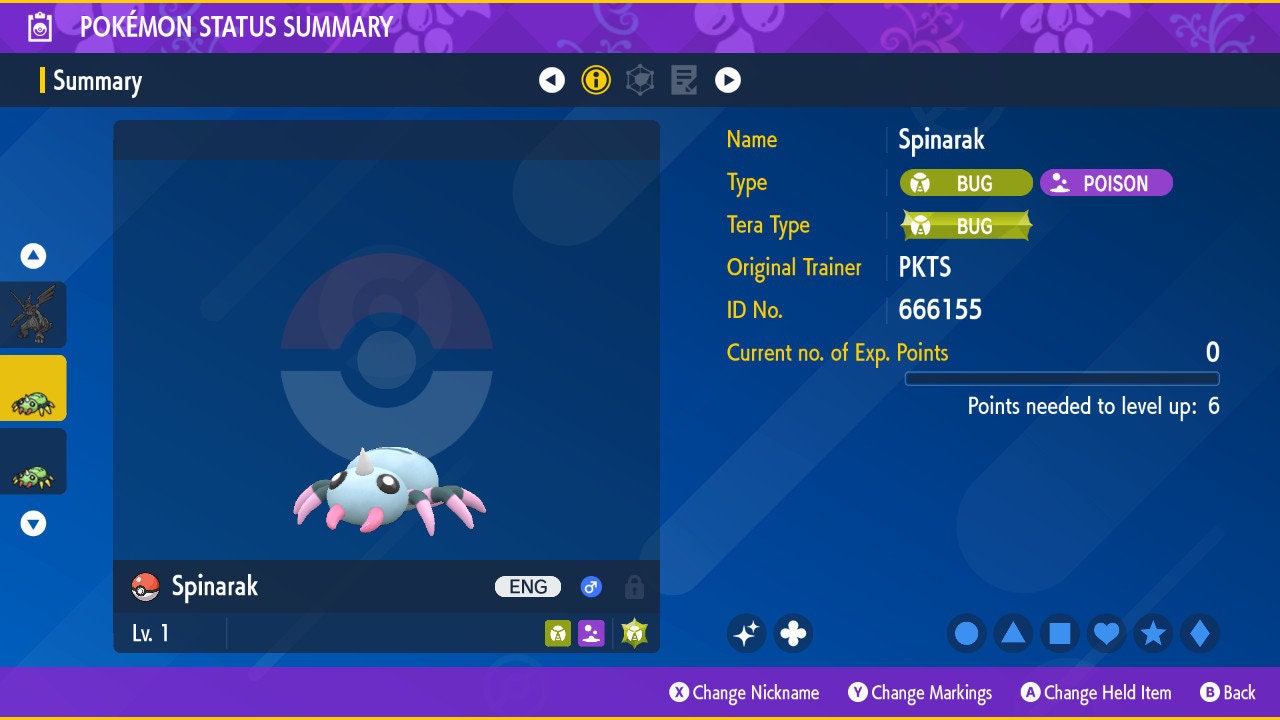Screen dimensions: 1280x720
Task: Toggle the square marking
Action: point(1060,633)
